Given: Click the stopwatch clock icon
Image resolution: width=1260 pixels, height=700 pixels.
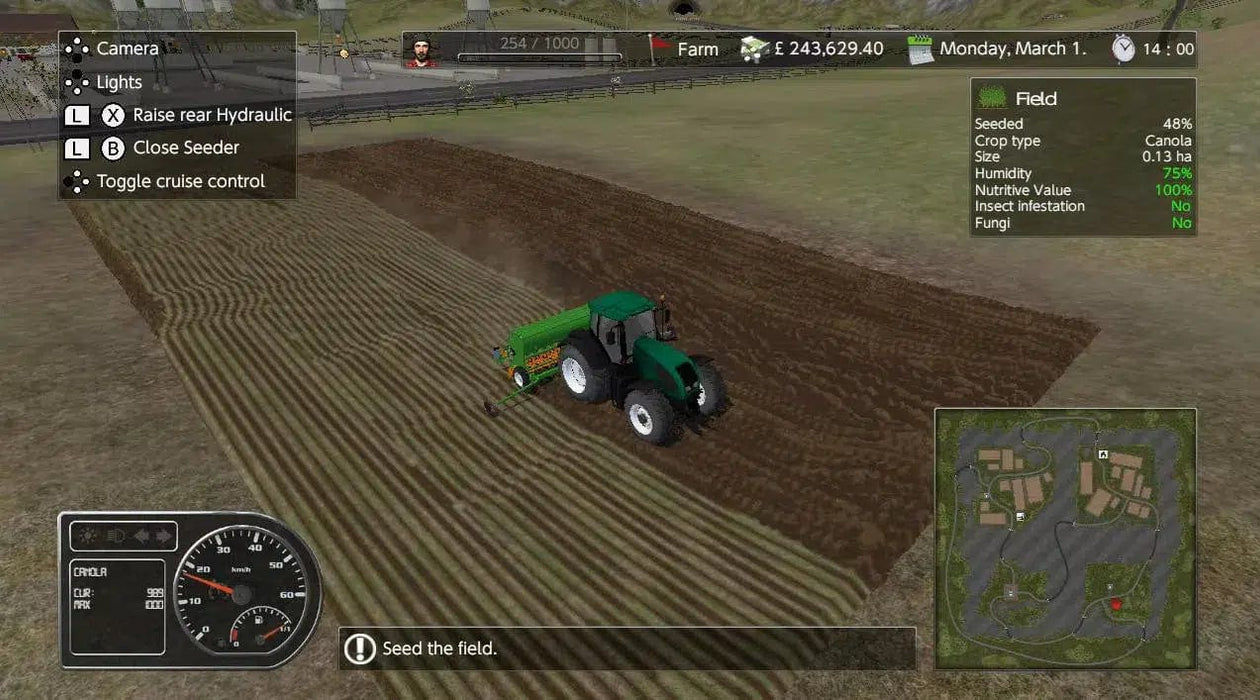Looking at the screenshot, I should click(x=1124, y=48).
